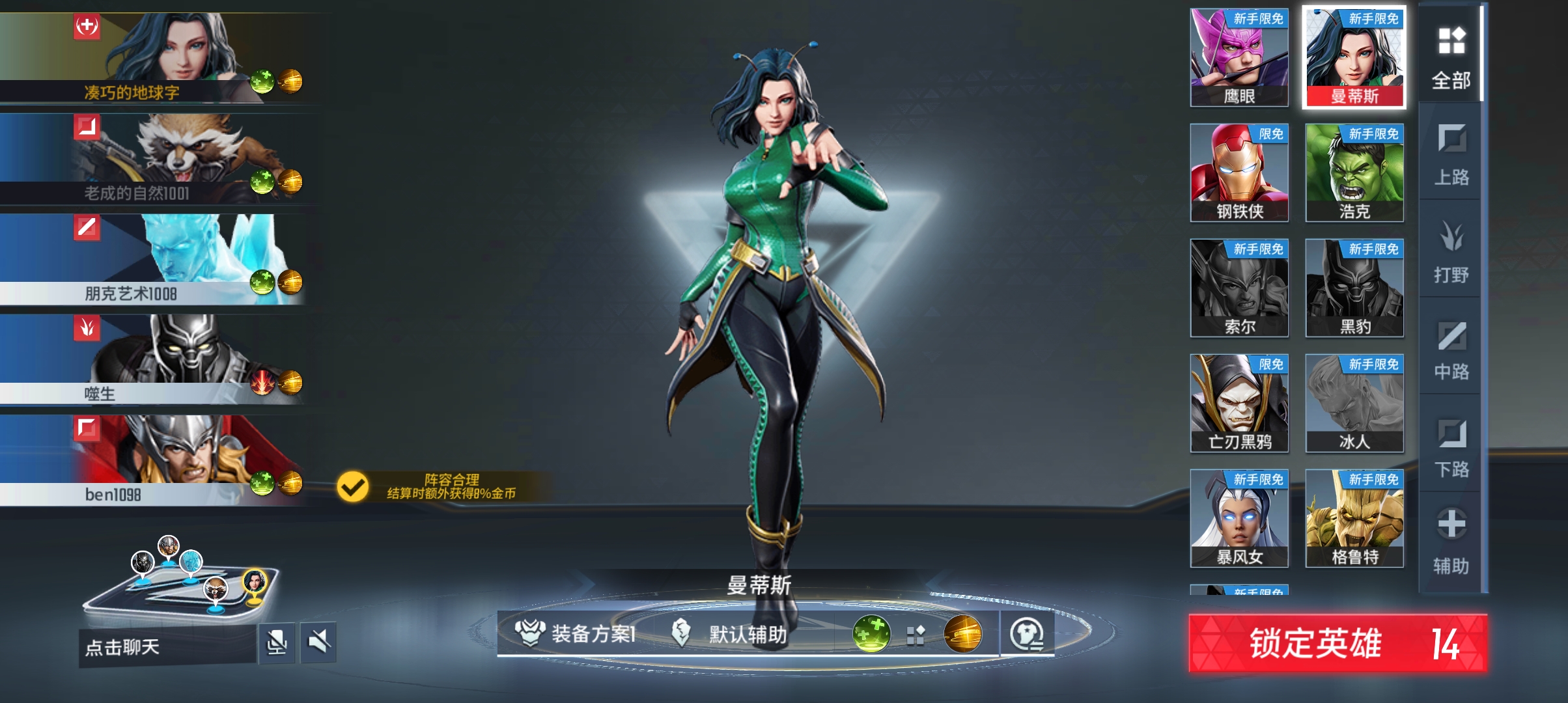Open the 装备方案1 equipment plan
1568x703 pixels.
[576, 633]
